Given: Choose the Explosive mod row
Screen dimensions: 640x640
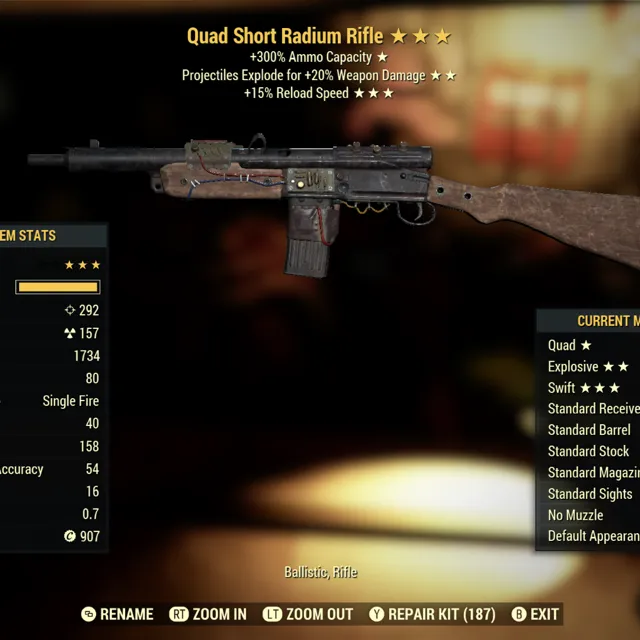Looking at the screenshot, I should coord(588,367).
